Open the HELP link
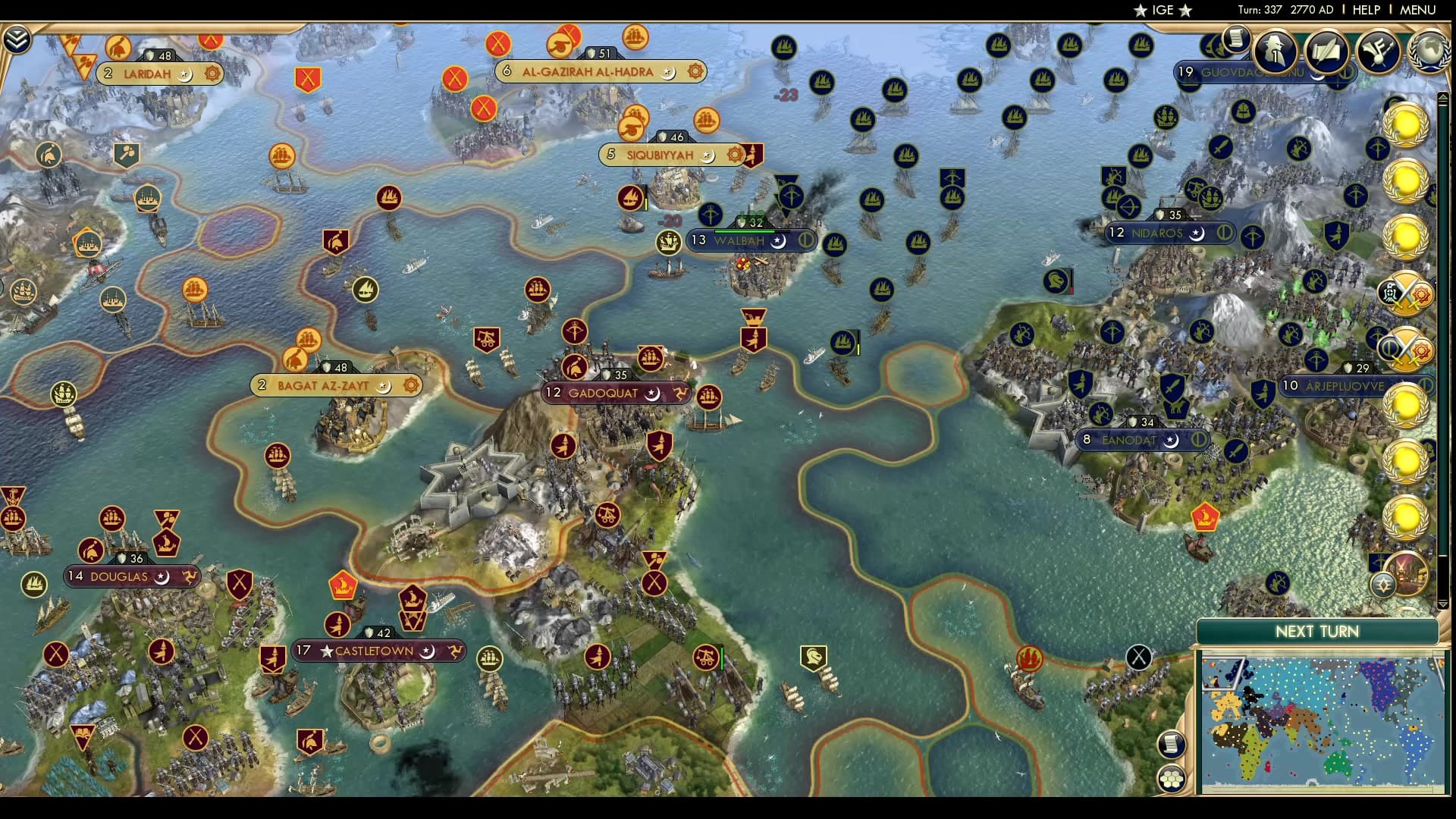 (1366, 10)
